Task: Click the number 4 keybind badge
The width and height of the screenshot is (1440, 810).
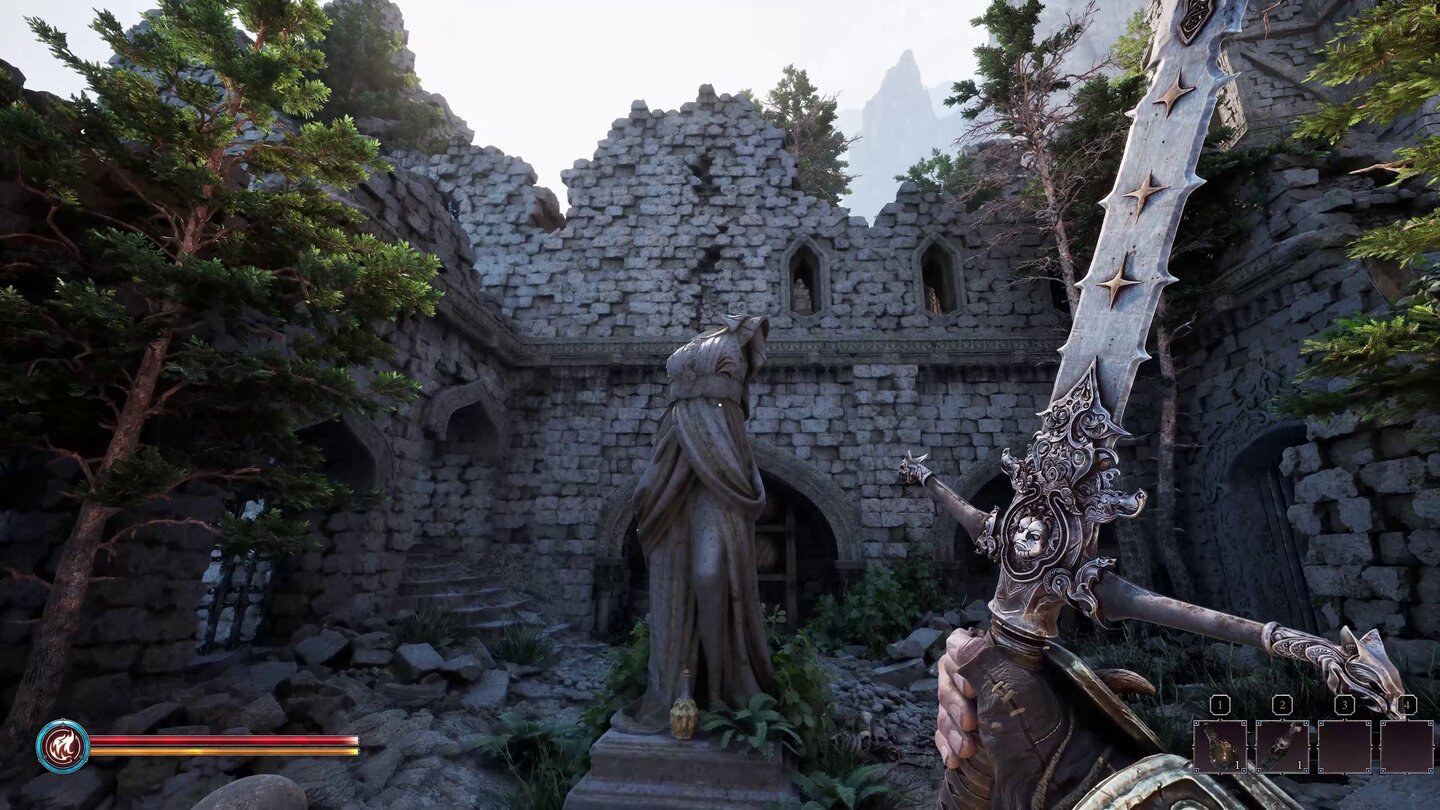Action: [1406, 703]
